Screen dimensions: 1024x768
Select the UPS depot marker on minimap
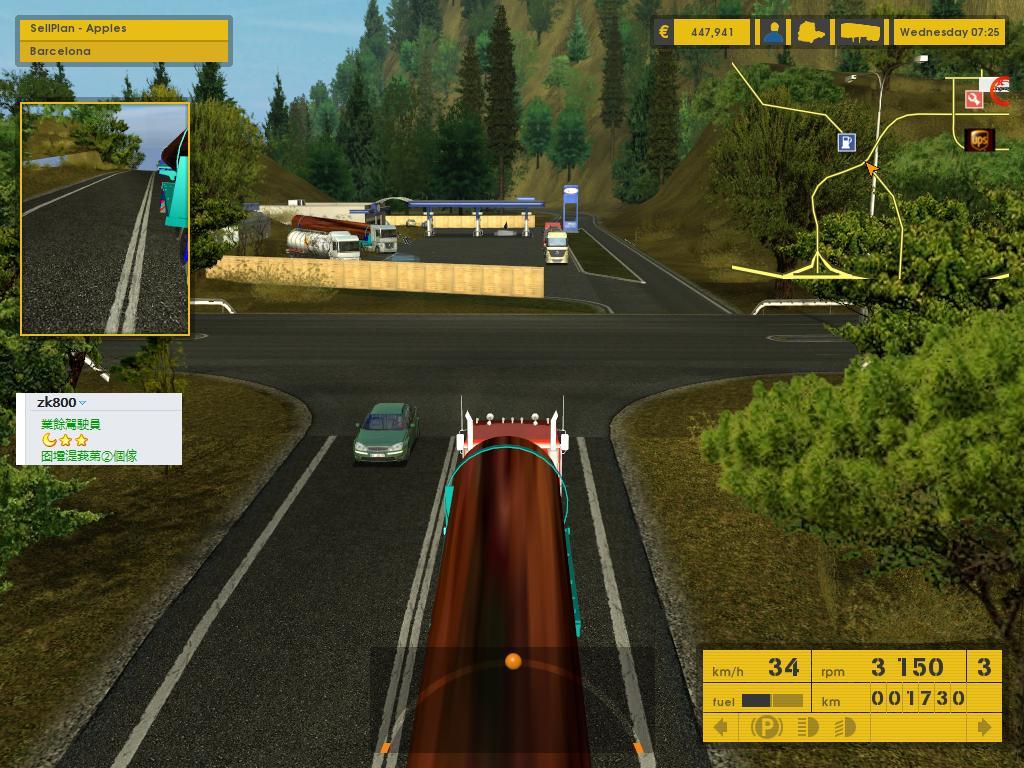click(x=980, y=140)
